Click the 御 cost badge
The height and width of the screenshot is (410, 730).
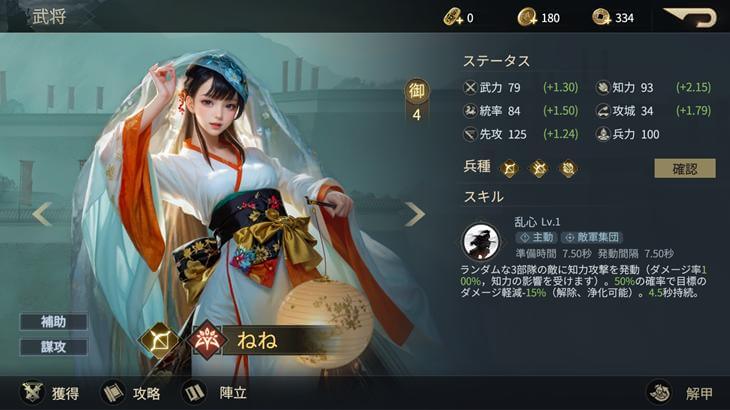[417, 101]
